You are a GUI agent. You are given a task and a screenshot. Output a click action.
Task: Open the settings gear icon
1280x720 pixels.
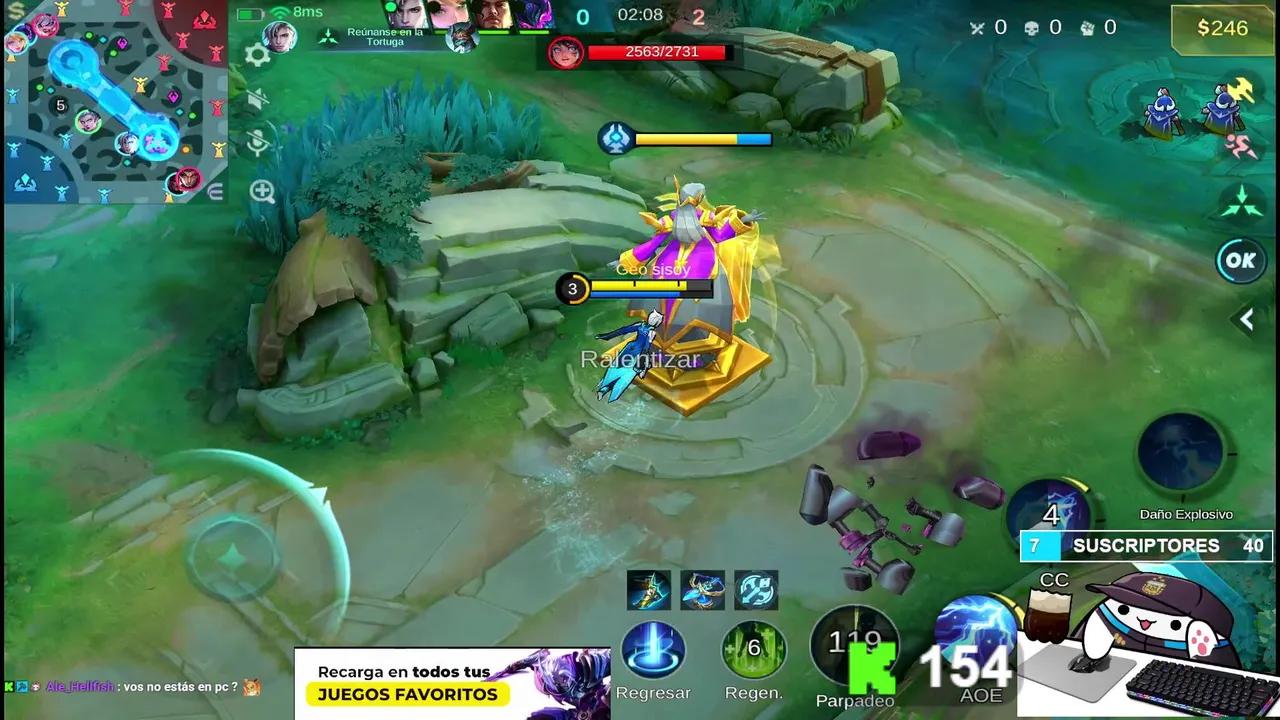[256, 51]
